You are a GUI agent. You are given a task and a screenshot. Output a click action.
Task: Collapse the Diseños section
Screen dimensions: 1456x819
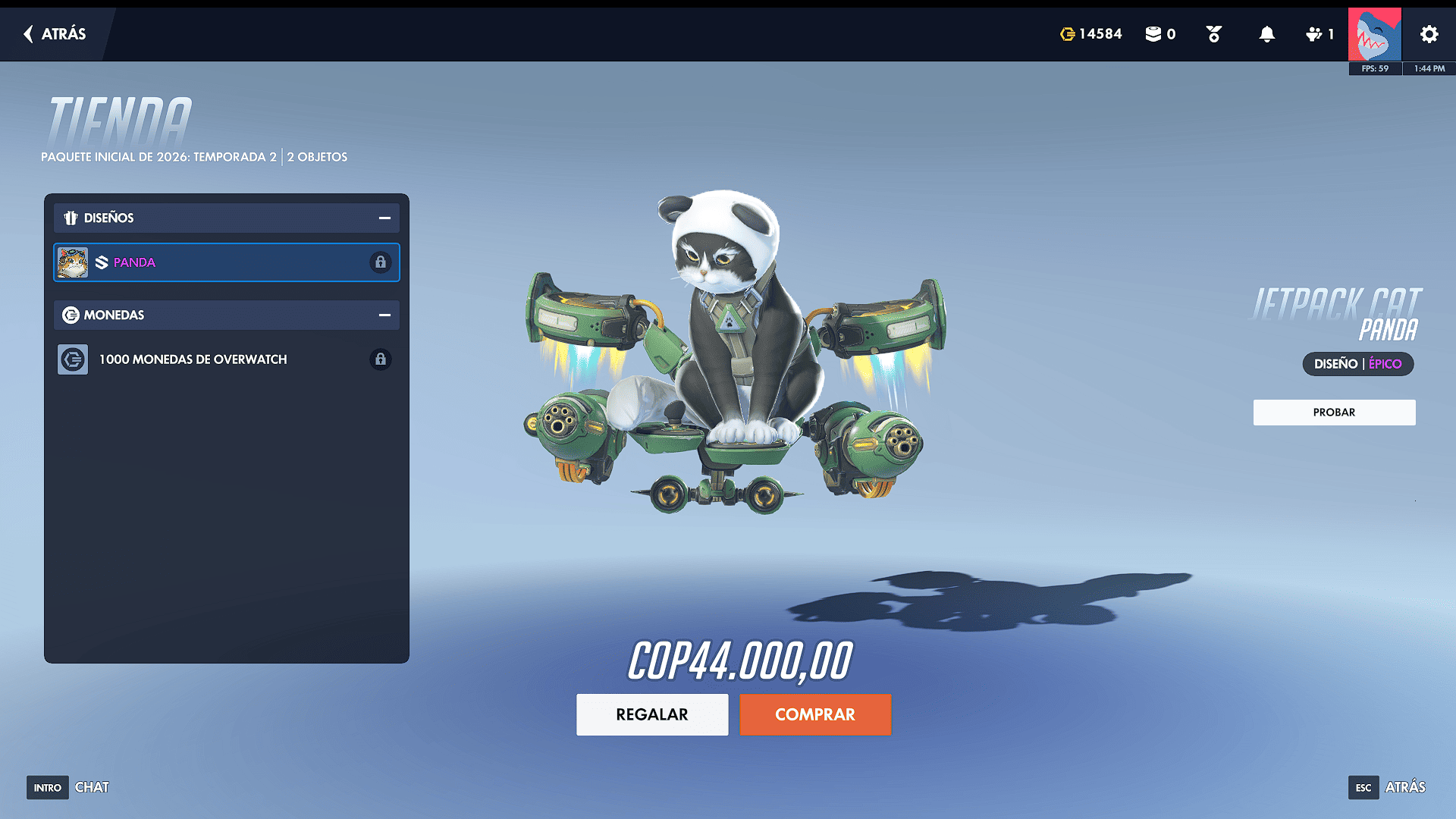pyautogui.click(x=384, y=218)
